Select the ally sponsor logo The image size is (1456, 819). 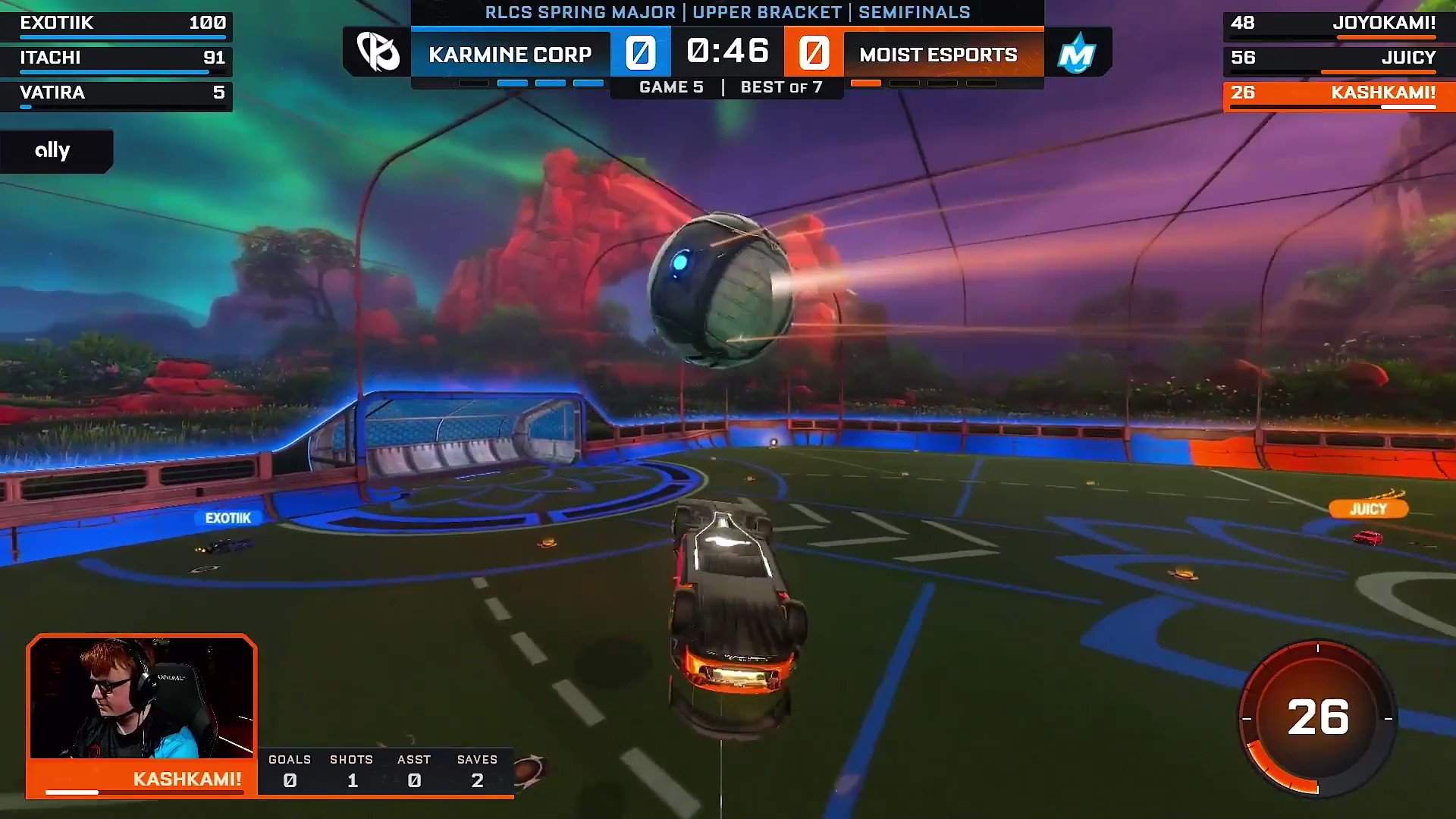[52, 150]
